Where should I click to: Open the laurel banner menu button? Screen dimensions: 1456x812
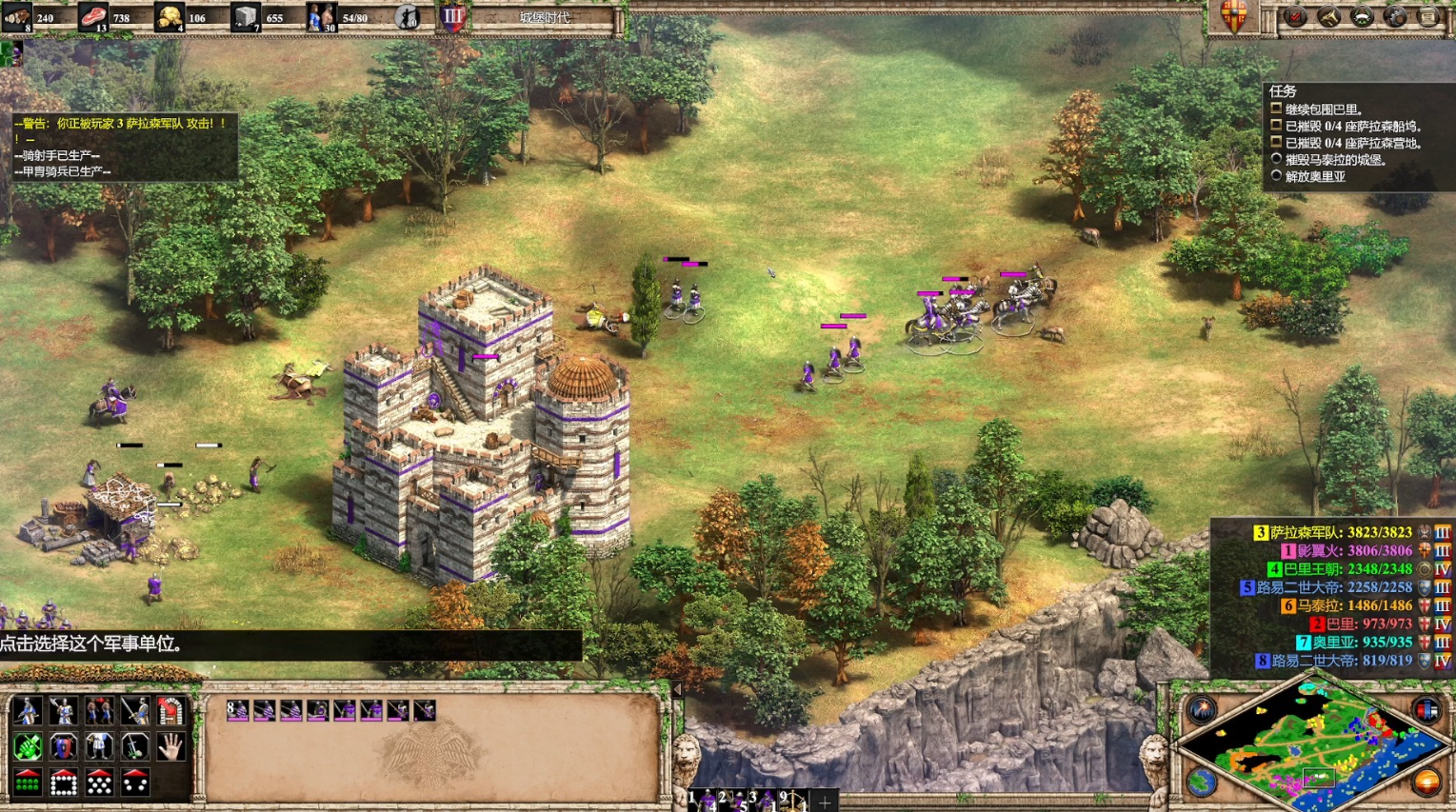pyautogui.click(x=1362, y=16)
